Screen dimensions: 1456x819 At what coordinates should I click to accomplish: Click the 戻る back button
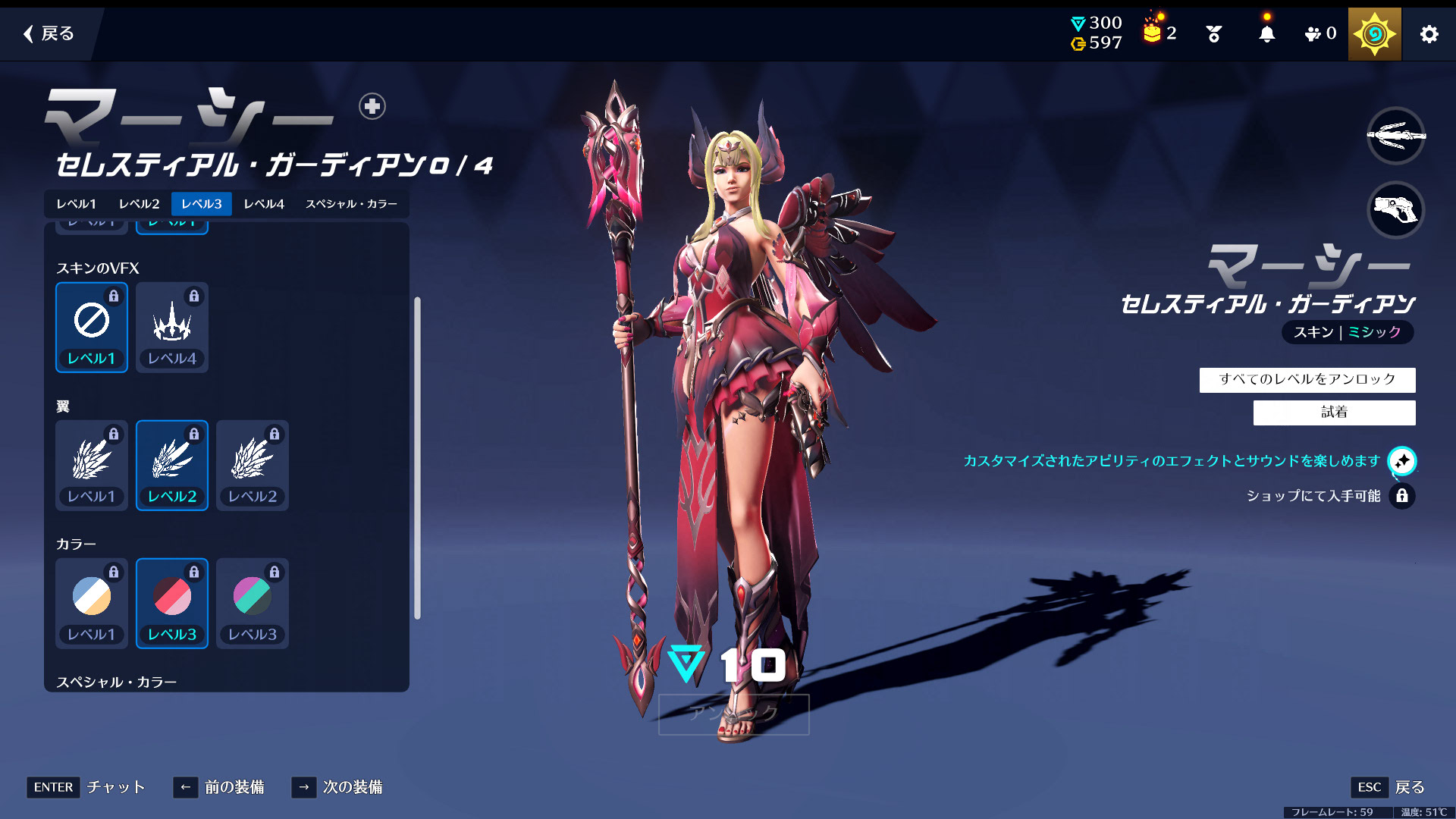(x=49, y=33)
